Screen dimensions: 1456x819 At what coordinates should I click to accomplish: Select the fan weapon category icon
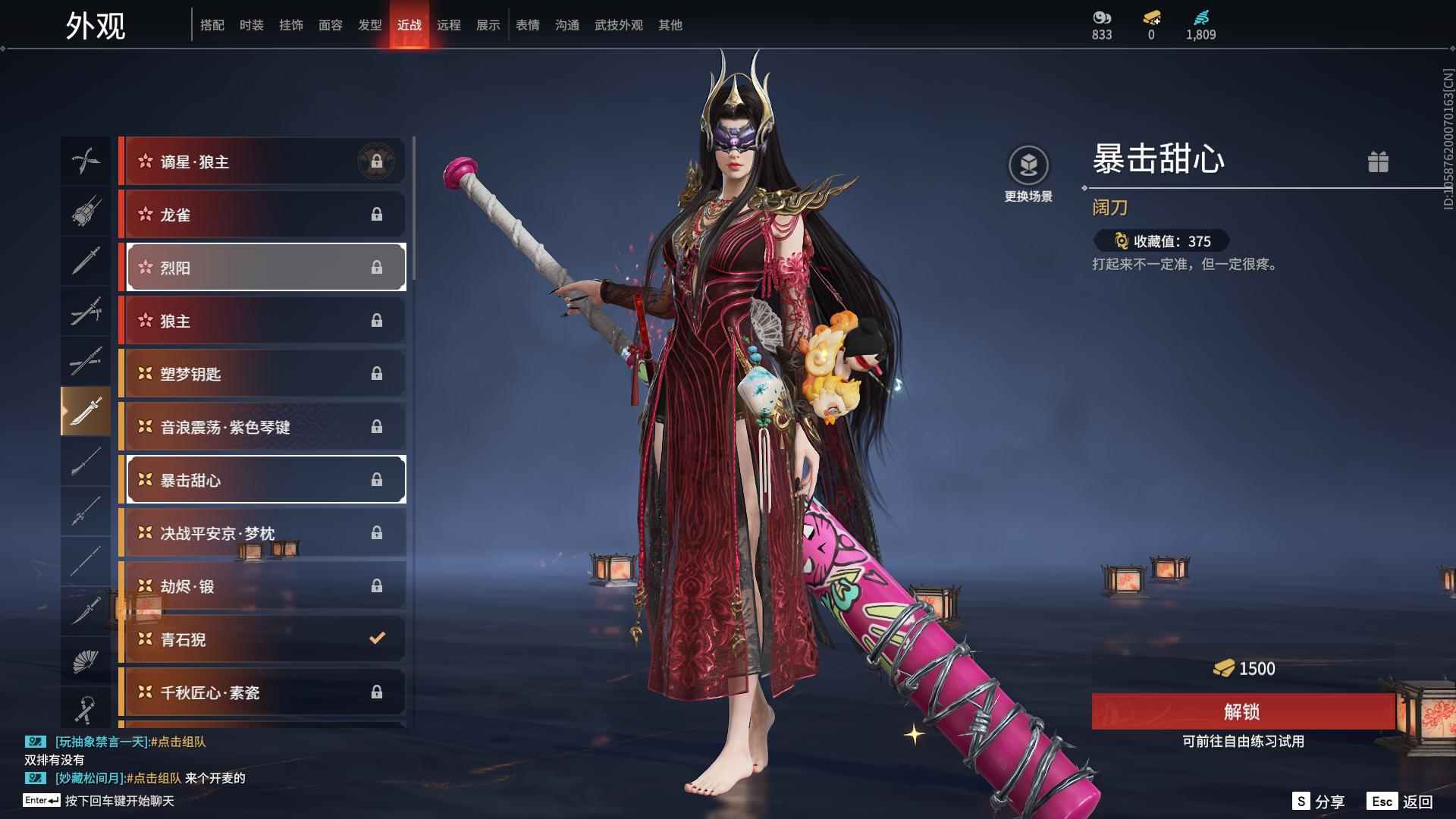(x=86, y=660)
